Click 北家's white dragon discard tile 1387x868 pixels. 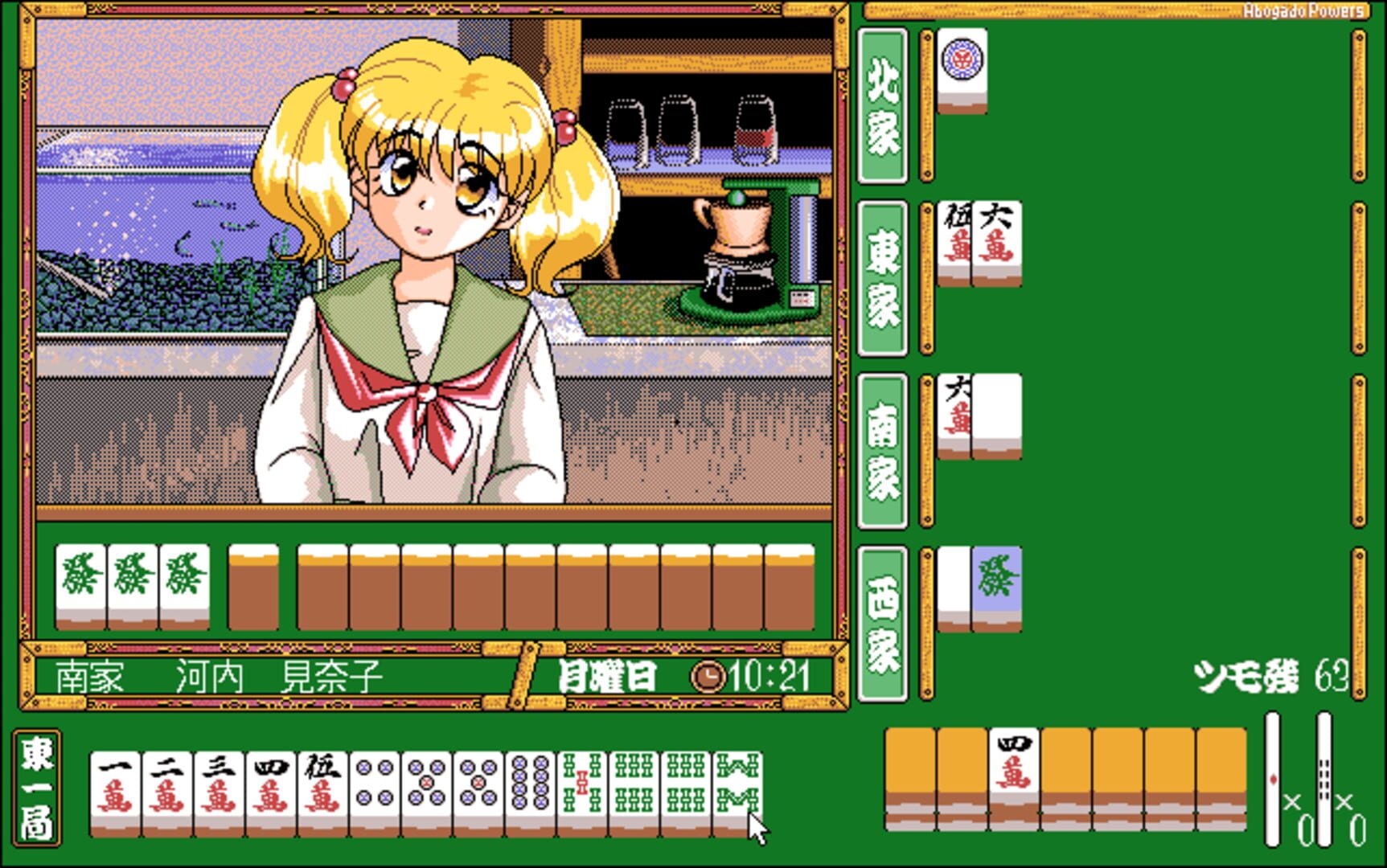(x=962, y=72)
